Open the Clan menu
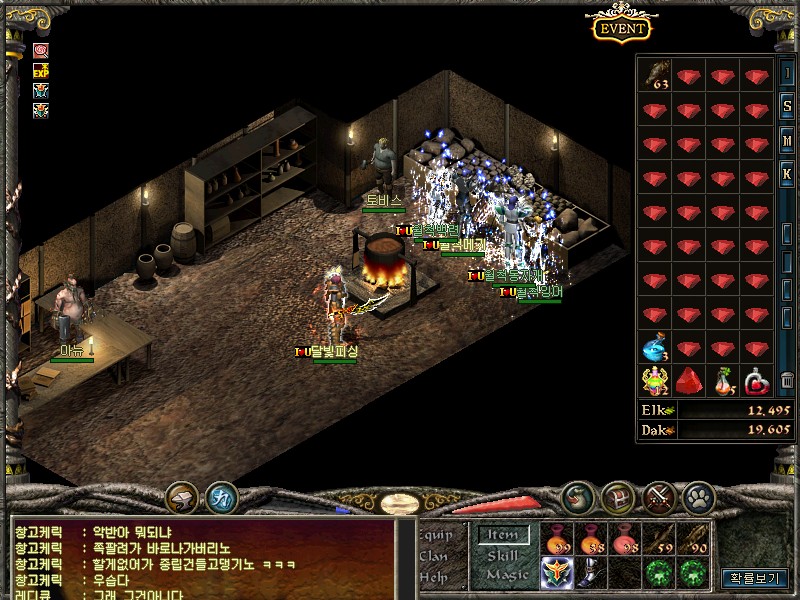The width and height of the screenshot is (800, 600). (434, 556)
